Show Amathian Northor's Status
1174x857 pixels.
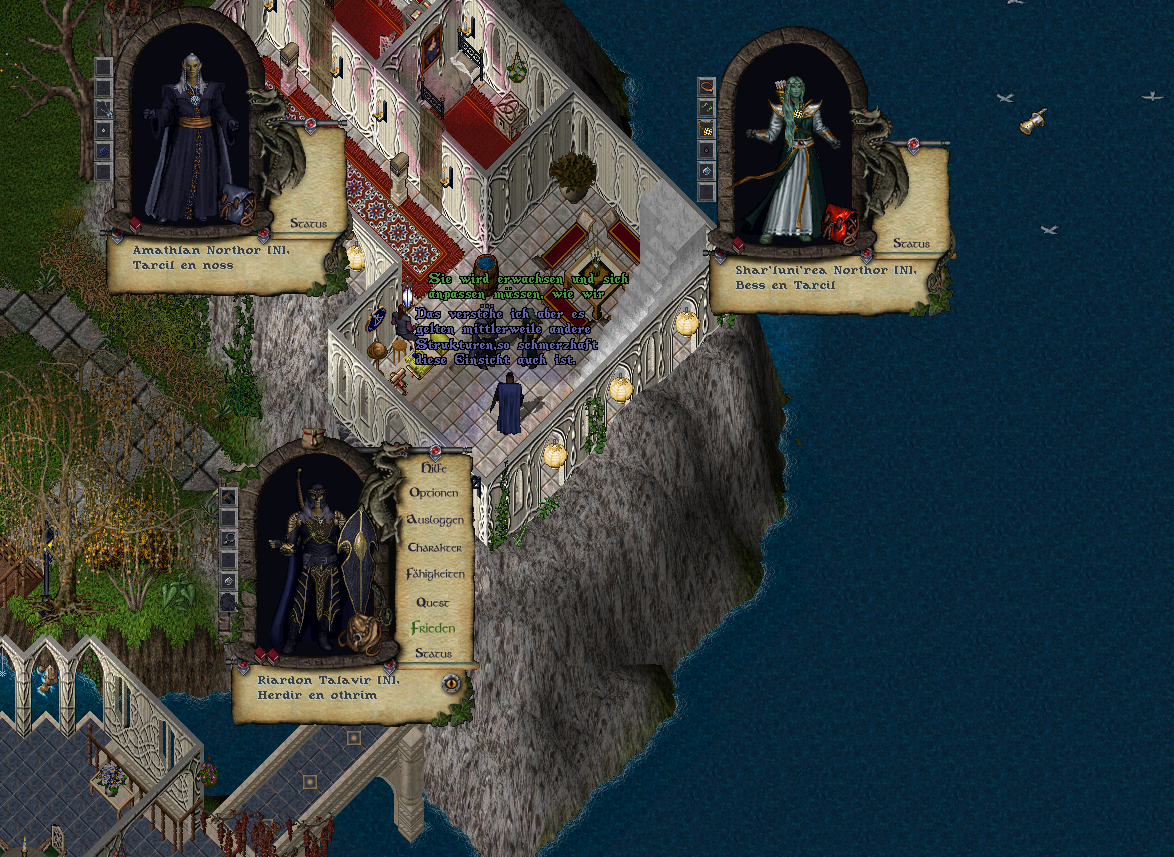308,223
